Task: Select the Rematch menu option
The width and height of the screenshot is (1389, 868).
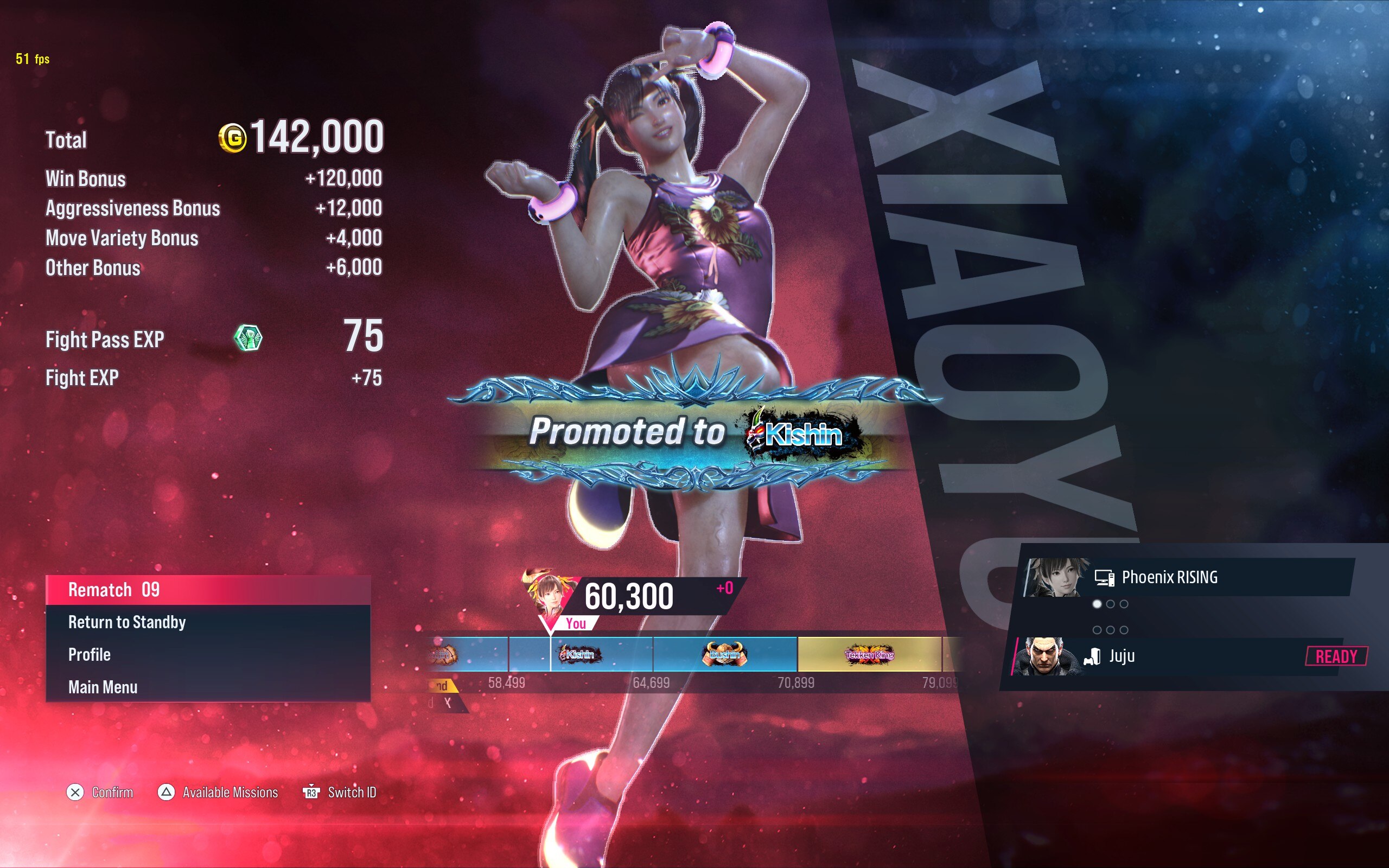Action: [208, 590]
